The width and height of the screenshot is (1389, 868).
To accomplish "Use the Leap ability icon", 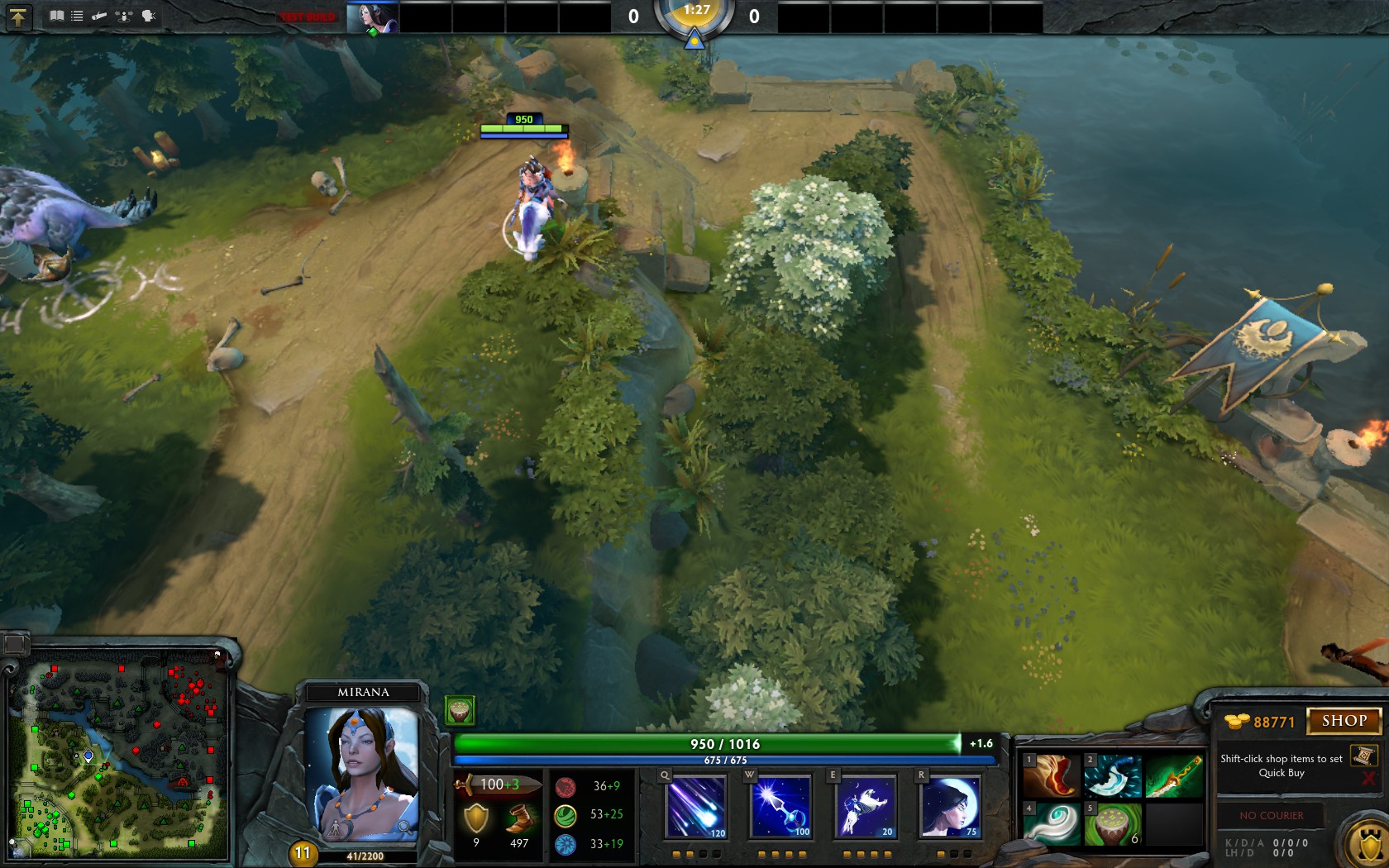I will [866, 806].
